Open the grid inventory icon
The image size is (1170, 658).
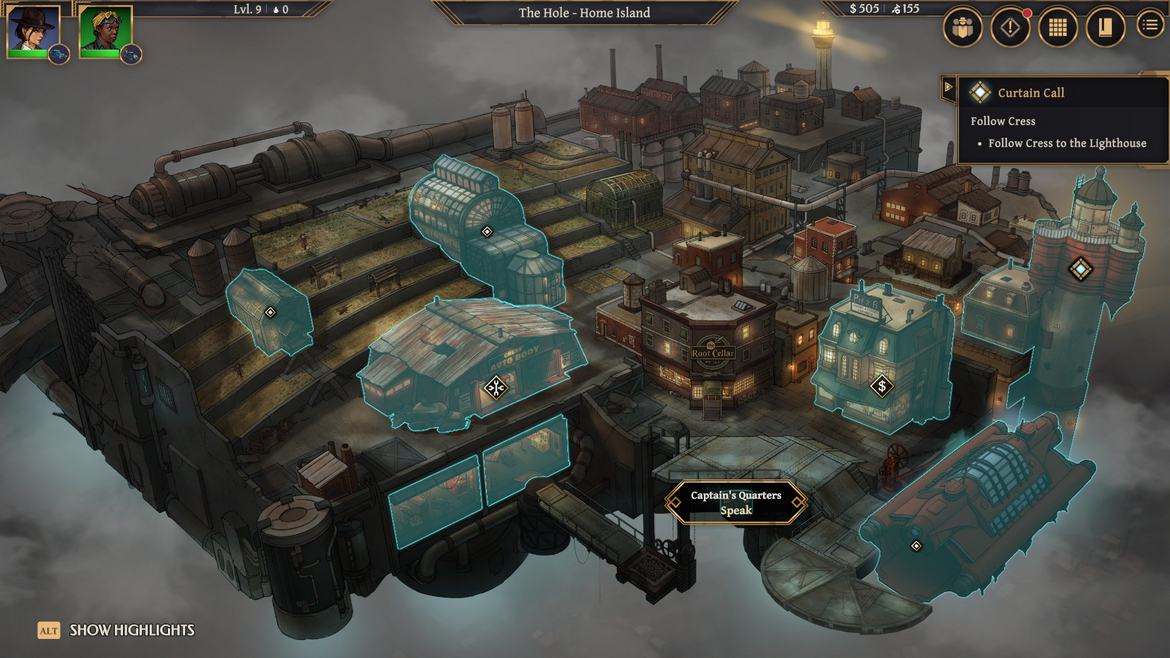point(1058,28)
